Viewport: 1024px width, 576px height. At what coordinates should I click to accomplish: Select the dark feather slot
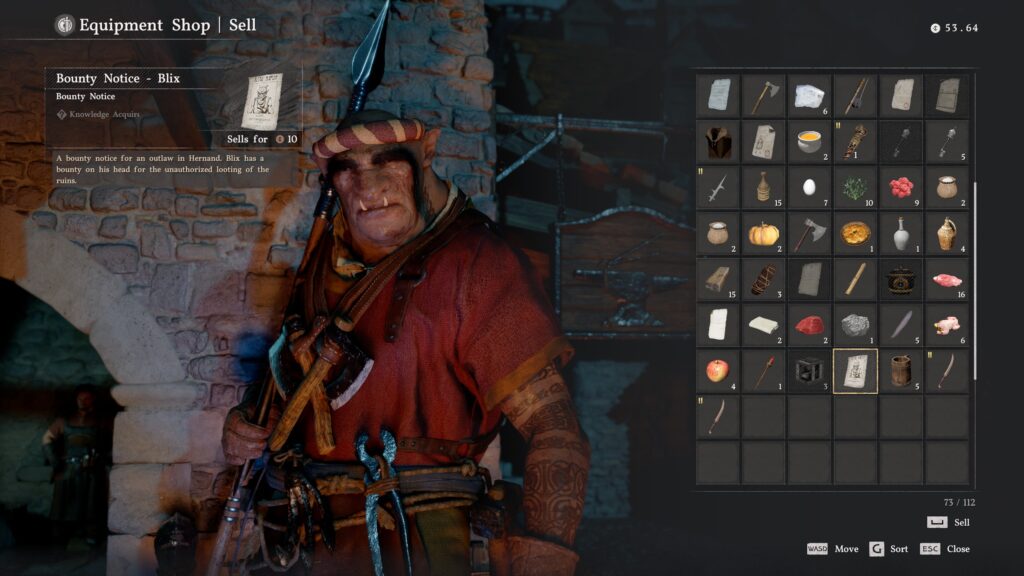coord(901,325)
